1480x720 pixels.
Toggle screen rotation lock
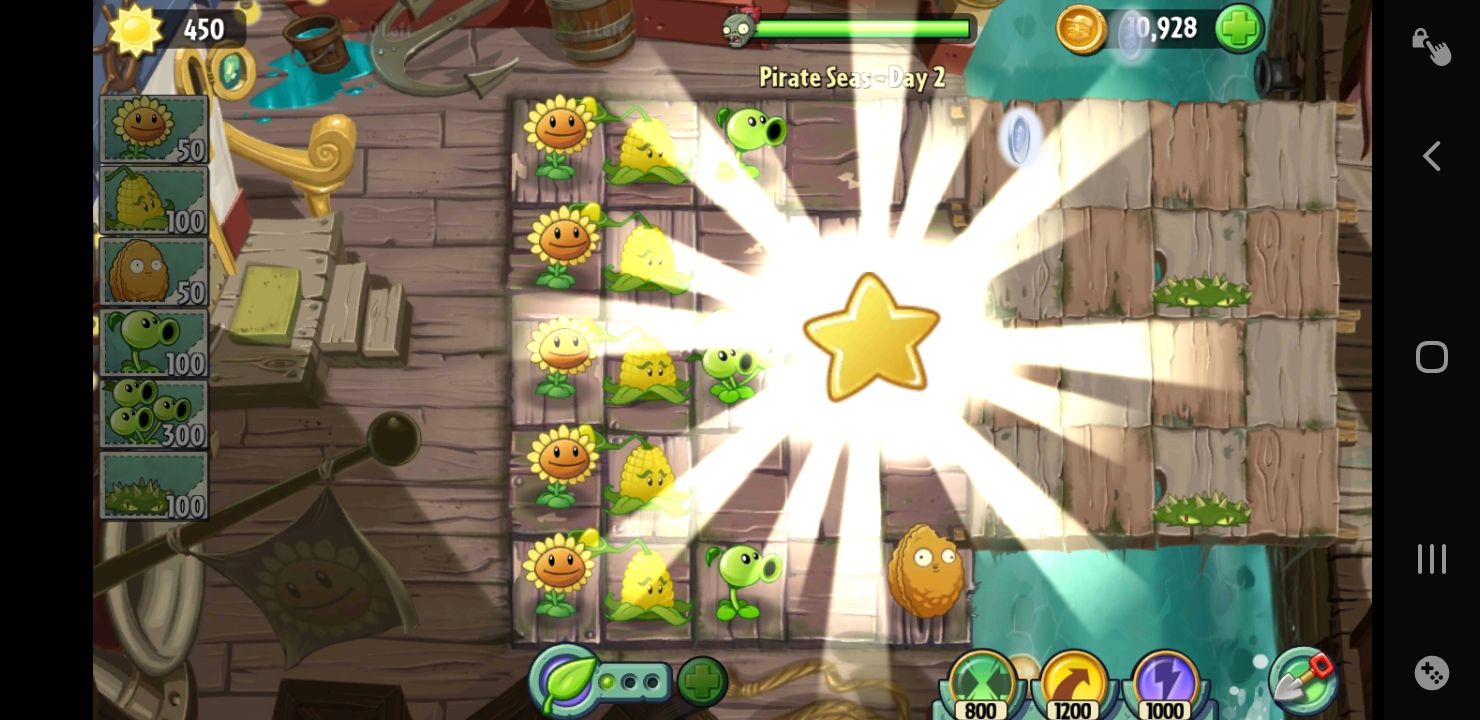[1431, 44]
